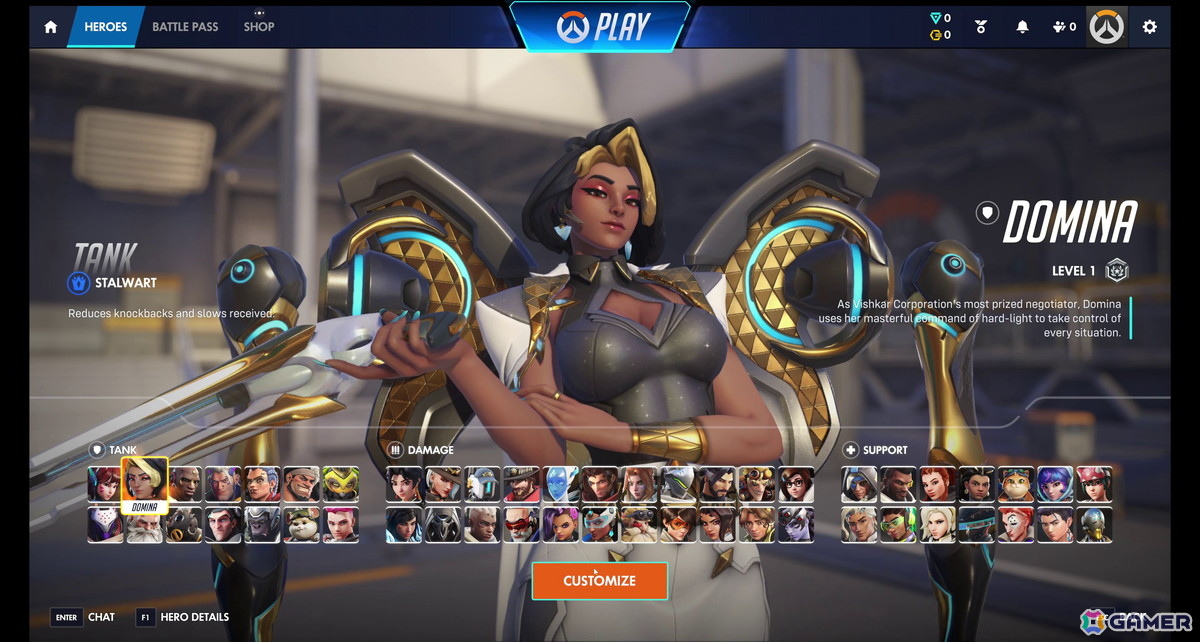
Task: Pick Mercy from the support heroes
Action: 938,524
